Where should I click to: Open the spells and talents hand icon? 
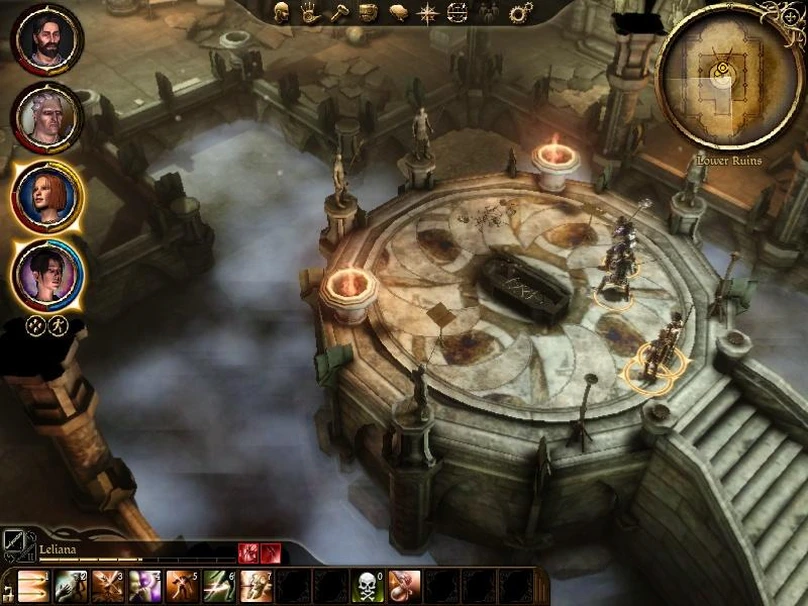[310, 12]
